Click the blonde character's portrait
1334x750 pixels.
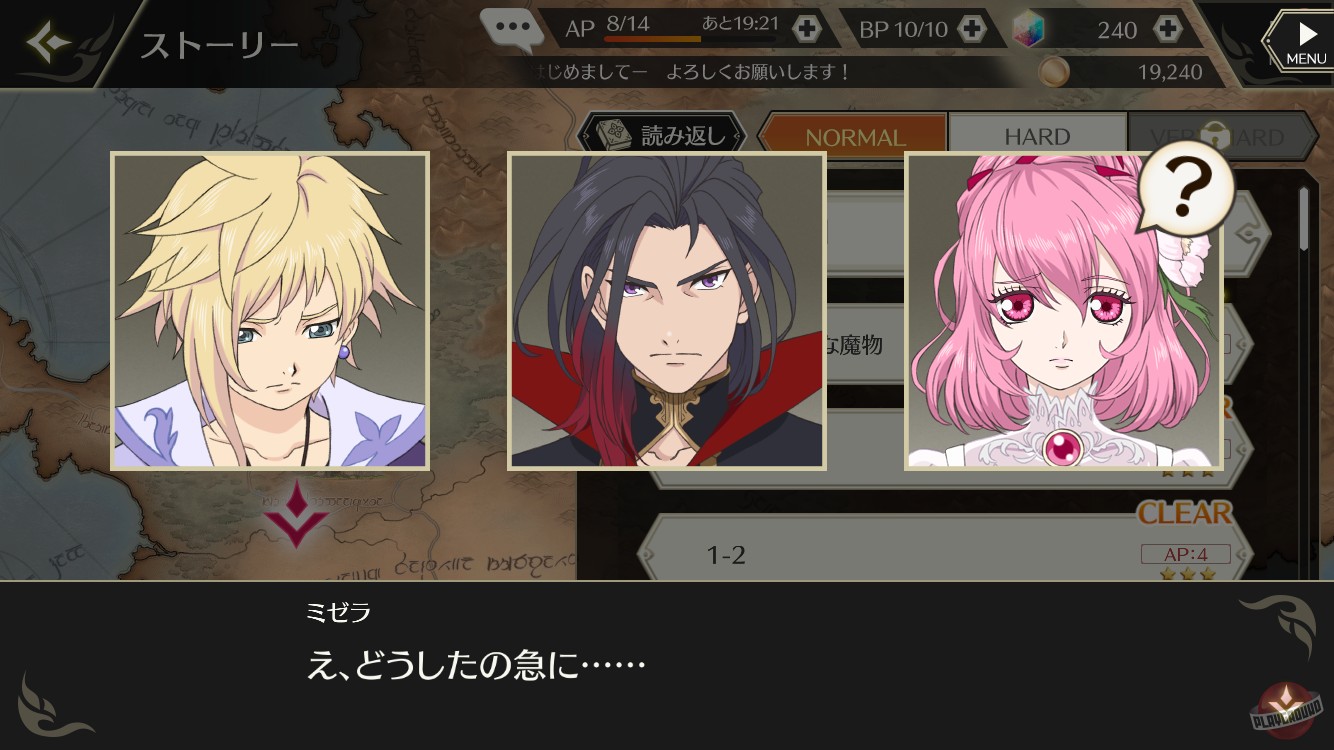click(x=270, y=310)
